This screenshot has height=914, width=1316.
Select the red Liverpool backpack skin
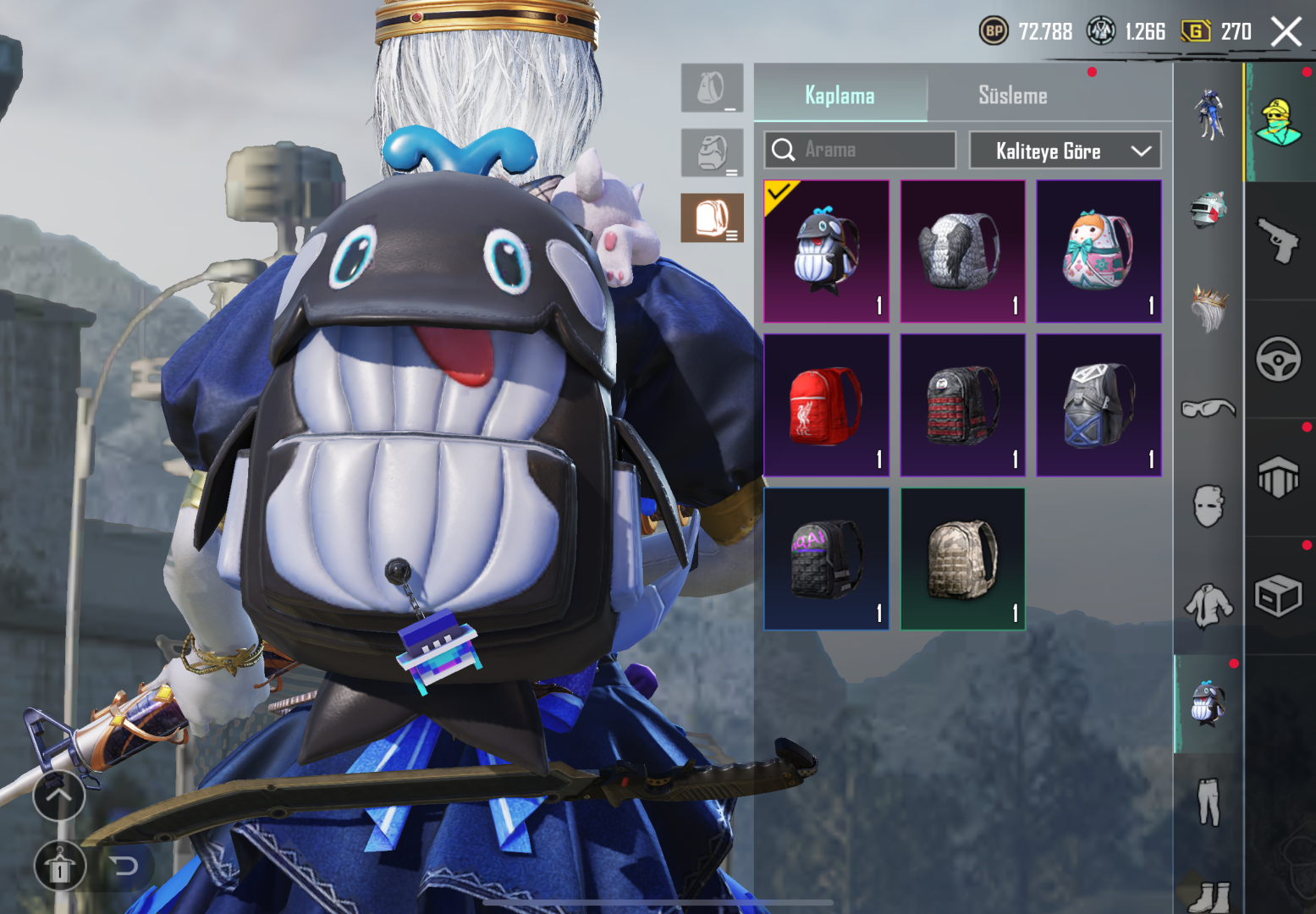(x=826, y=405)
